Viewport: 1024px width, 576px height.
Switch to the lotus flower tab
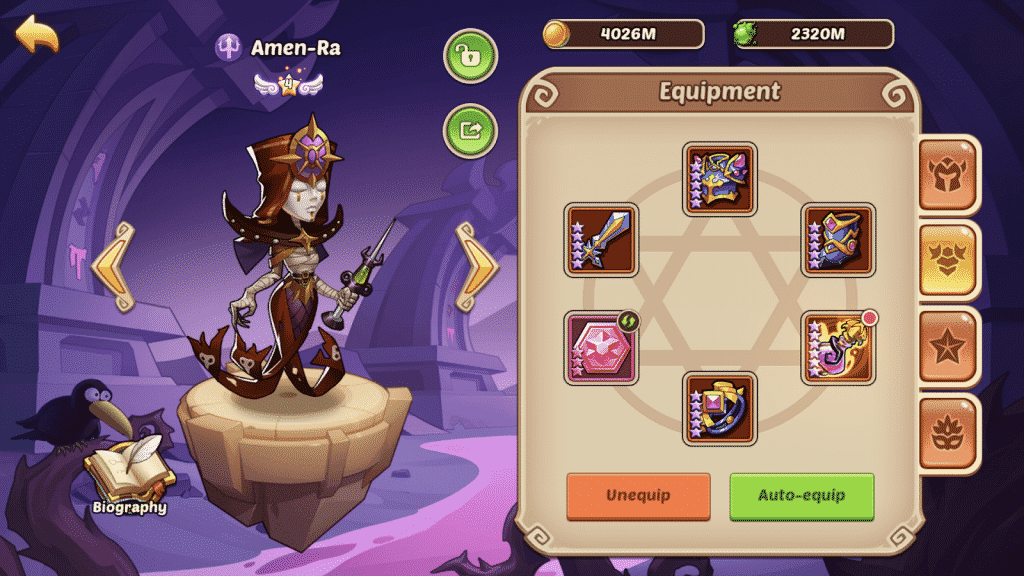click(x=947, y=432)
